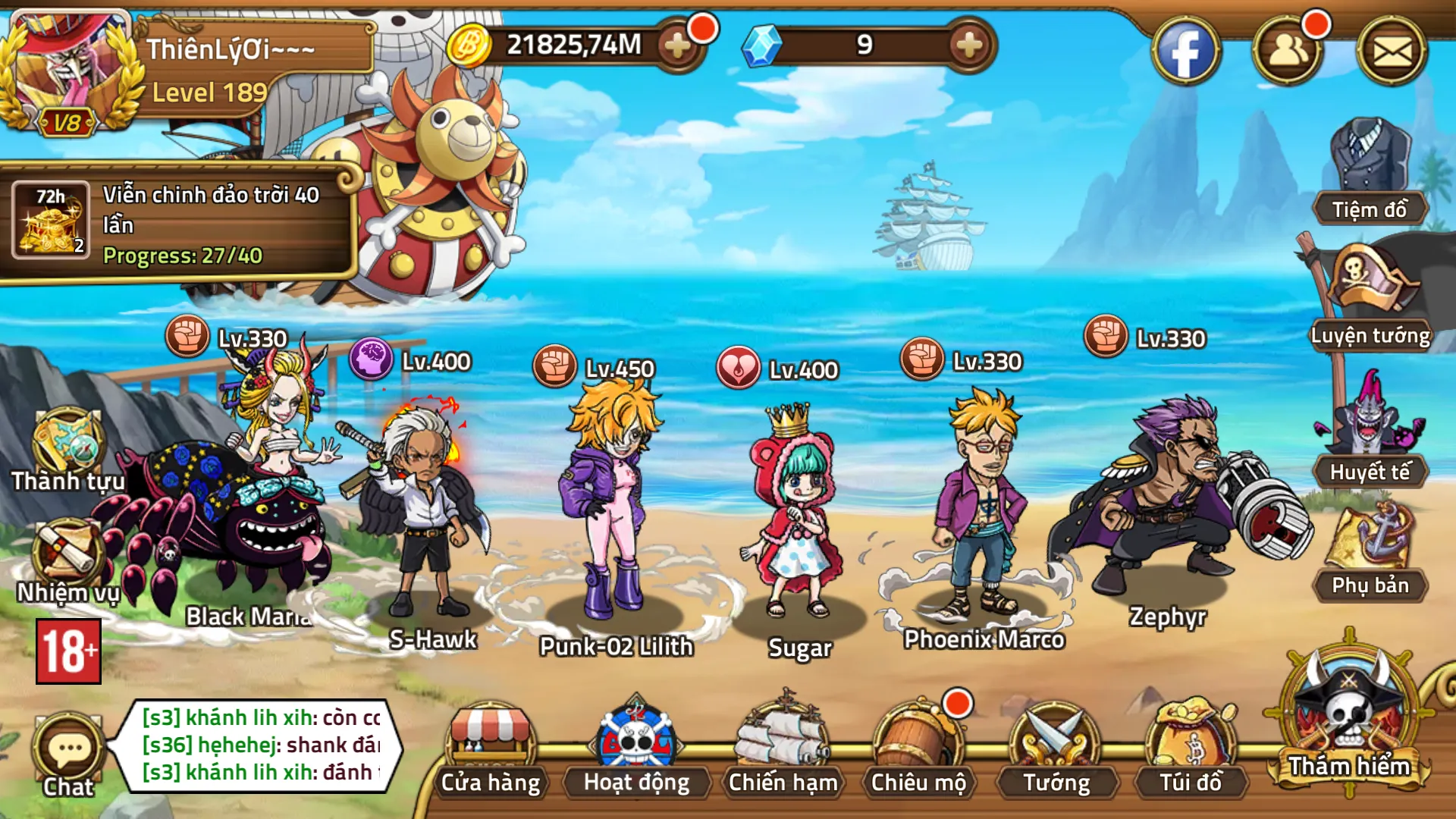Open the player profile avatar
Viewport: 1456px width, 819px height.
click(68, 72)
